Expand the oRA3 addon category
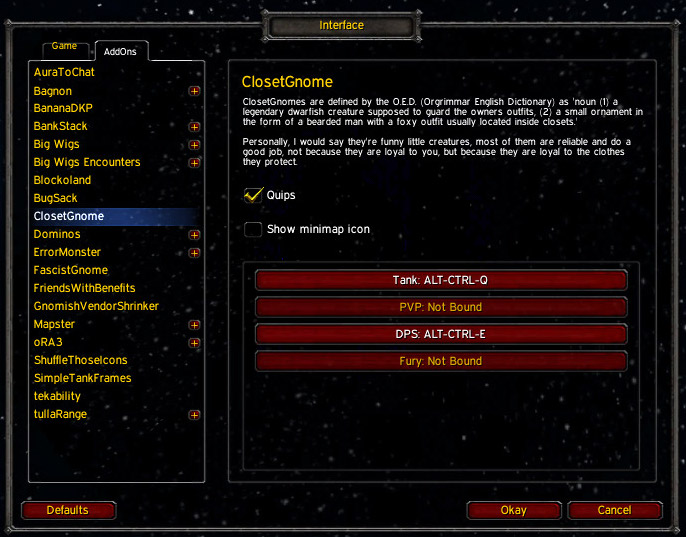686x537 pixels. click(194, 343)
